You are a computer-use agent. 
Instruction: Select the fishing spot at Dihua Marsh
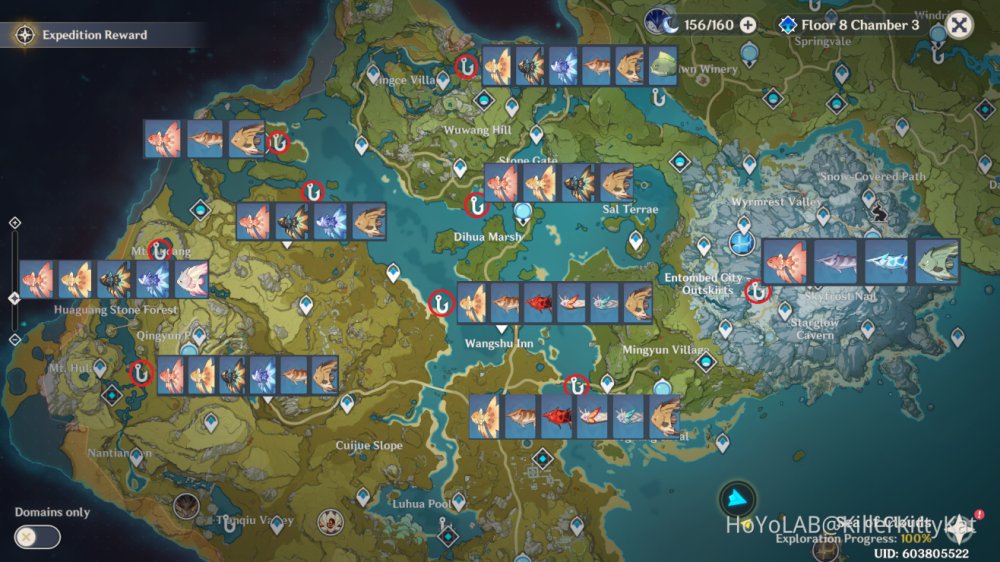click(477, 205)
